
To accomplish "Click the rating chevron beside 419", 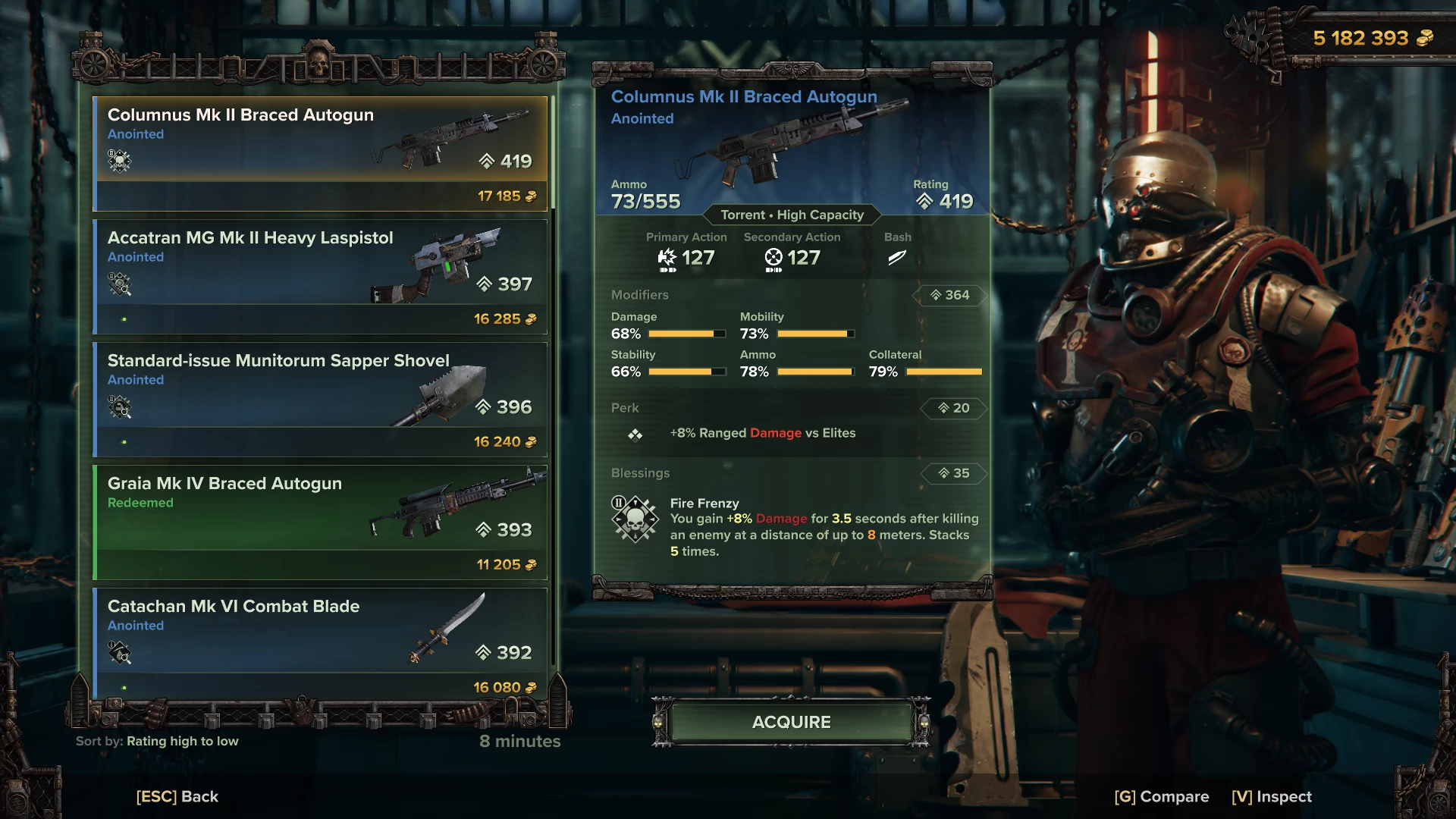I will point(924,202).
